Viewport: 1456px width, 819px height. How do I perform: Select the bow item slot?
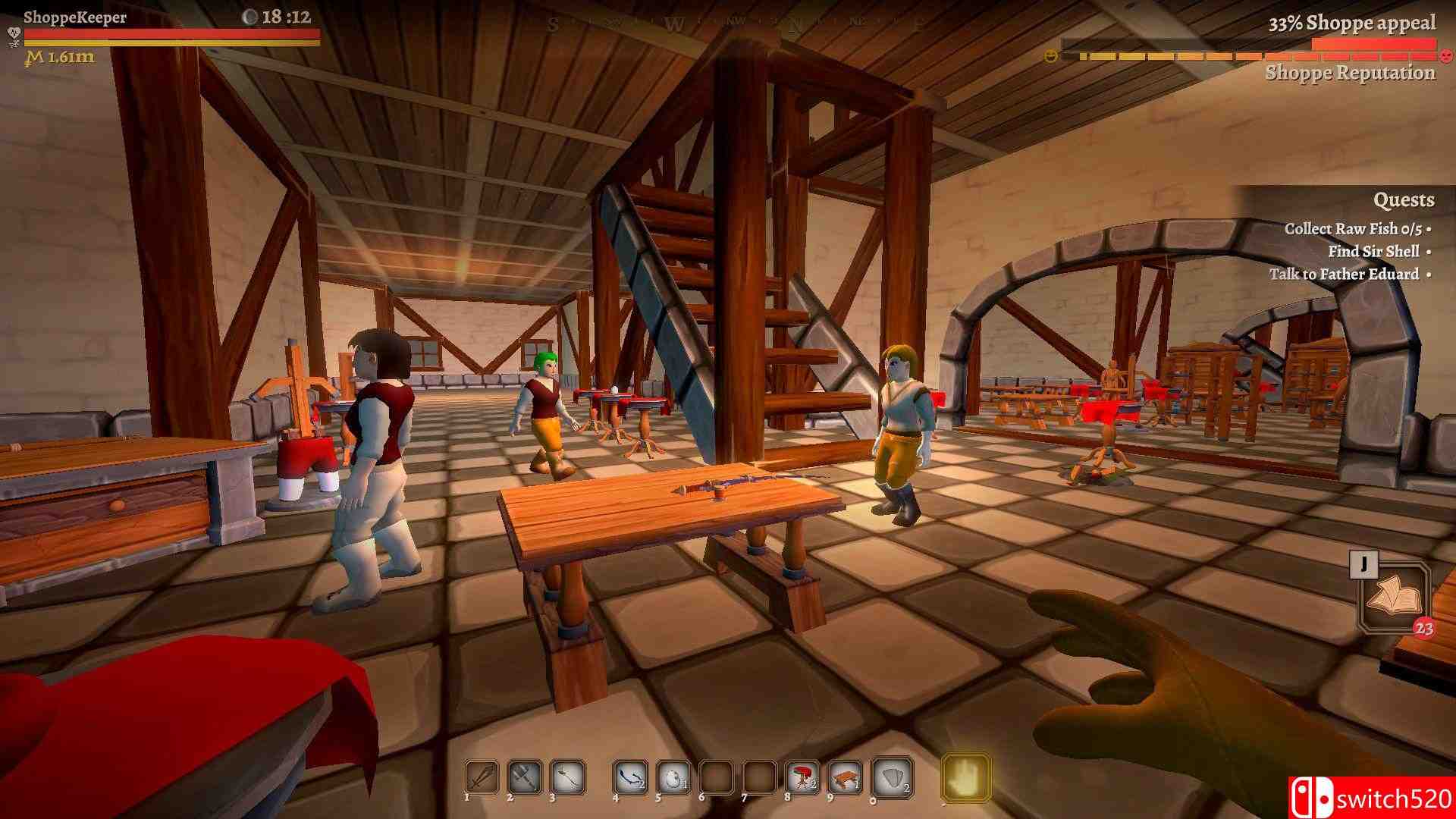629,777
